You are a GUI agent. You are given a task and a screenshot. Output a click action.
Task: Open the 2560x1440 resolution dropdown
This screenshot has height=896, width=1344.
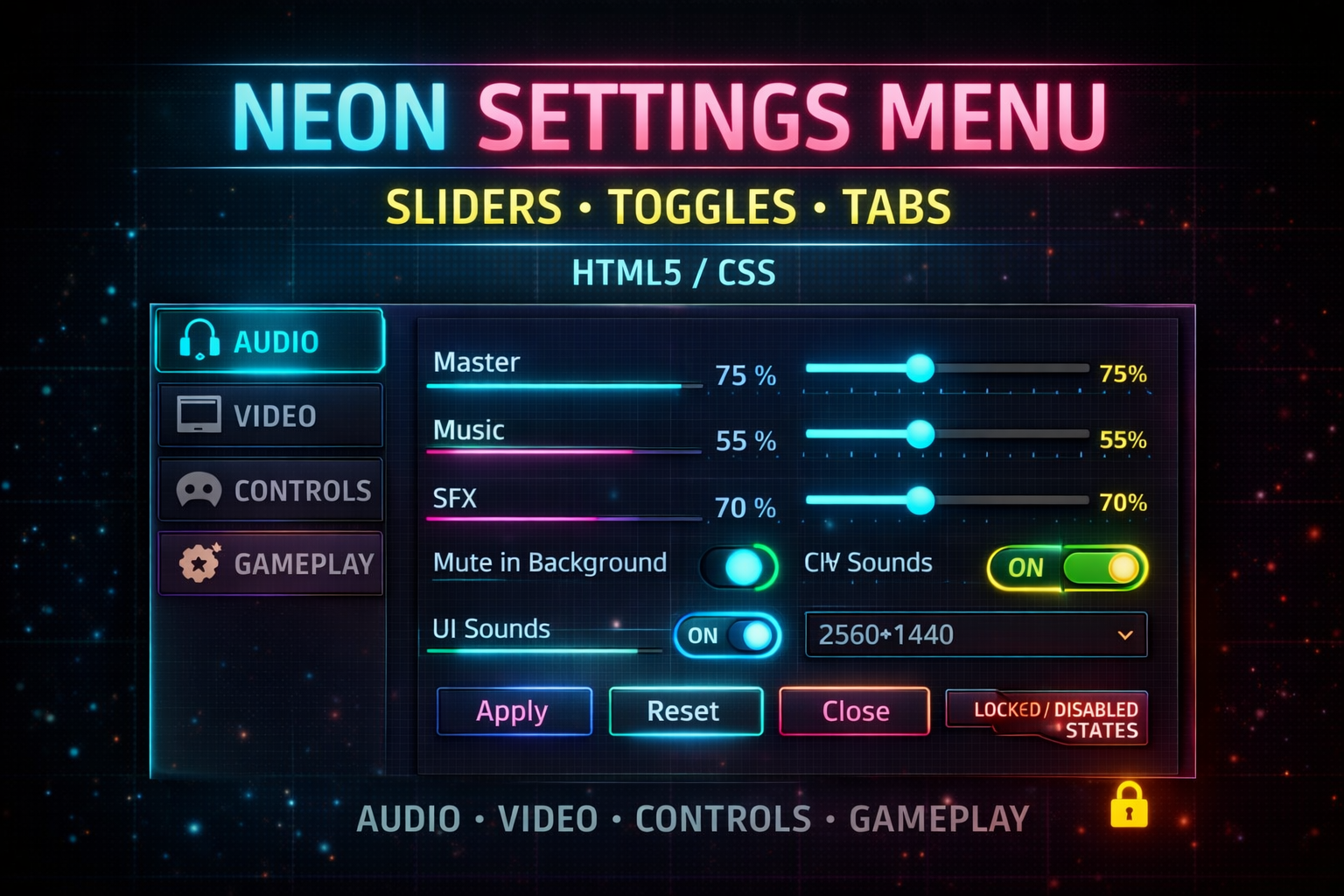point(975,635)
